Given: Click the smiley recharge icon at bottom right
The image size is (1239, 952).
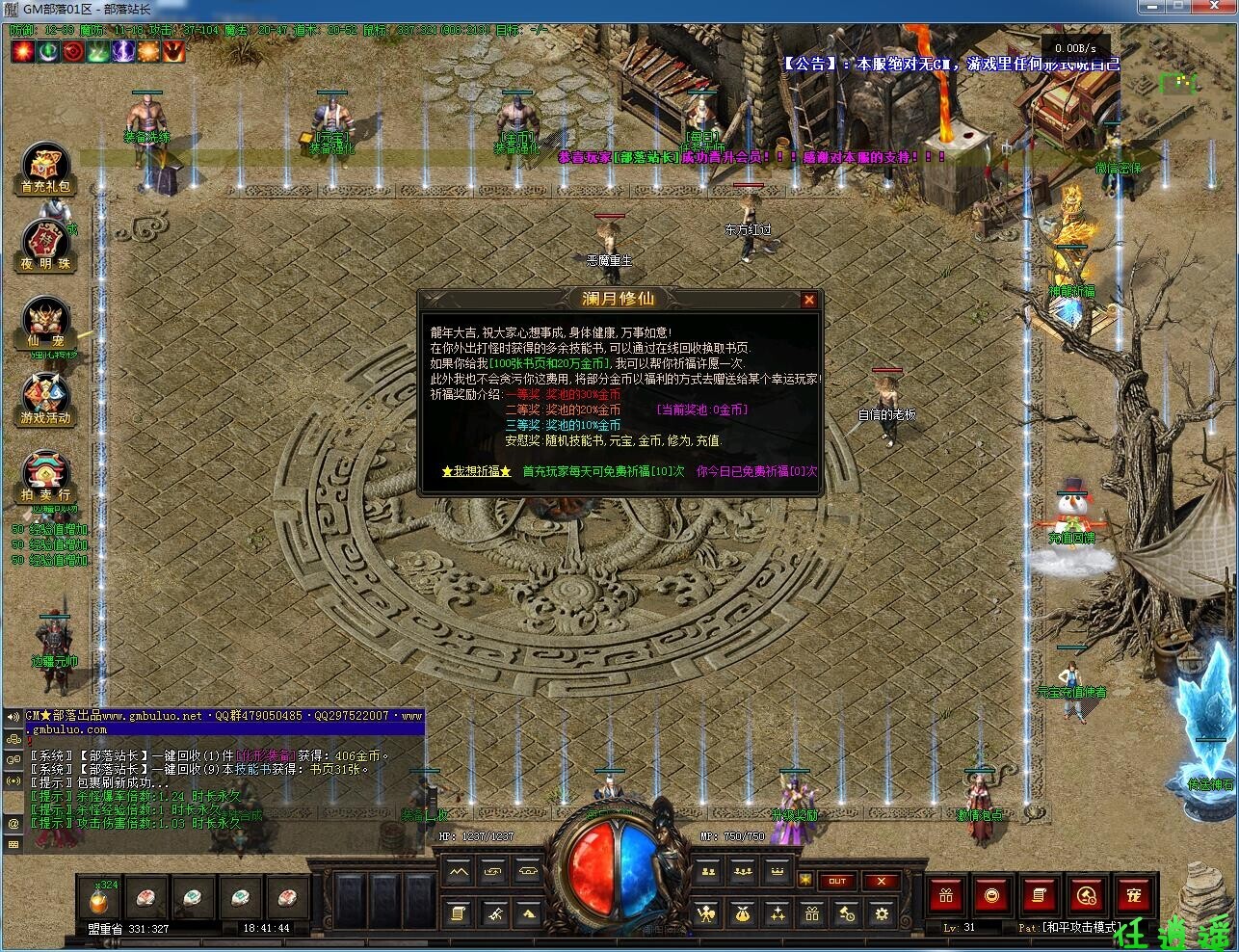Looking at the screenshot, I should [992, 896].
